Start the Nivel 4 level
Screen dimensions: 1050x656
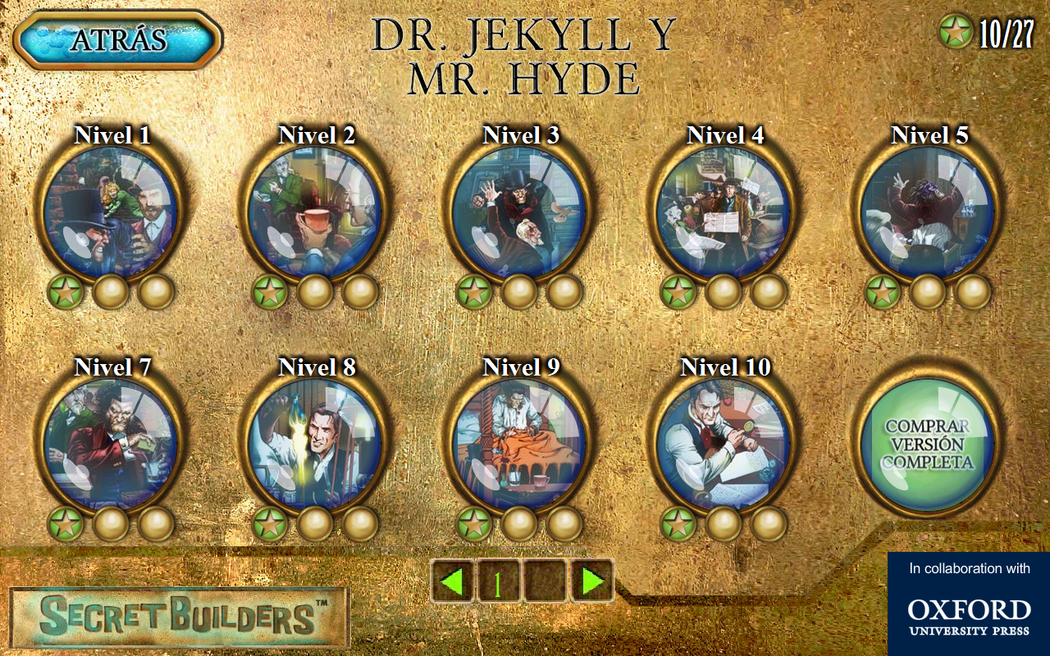pos(723,213)
